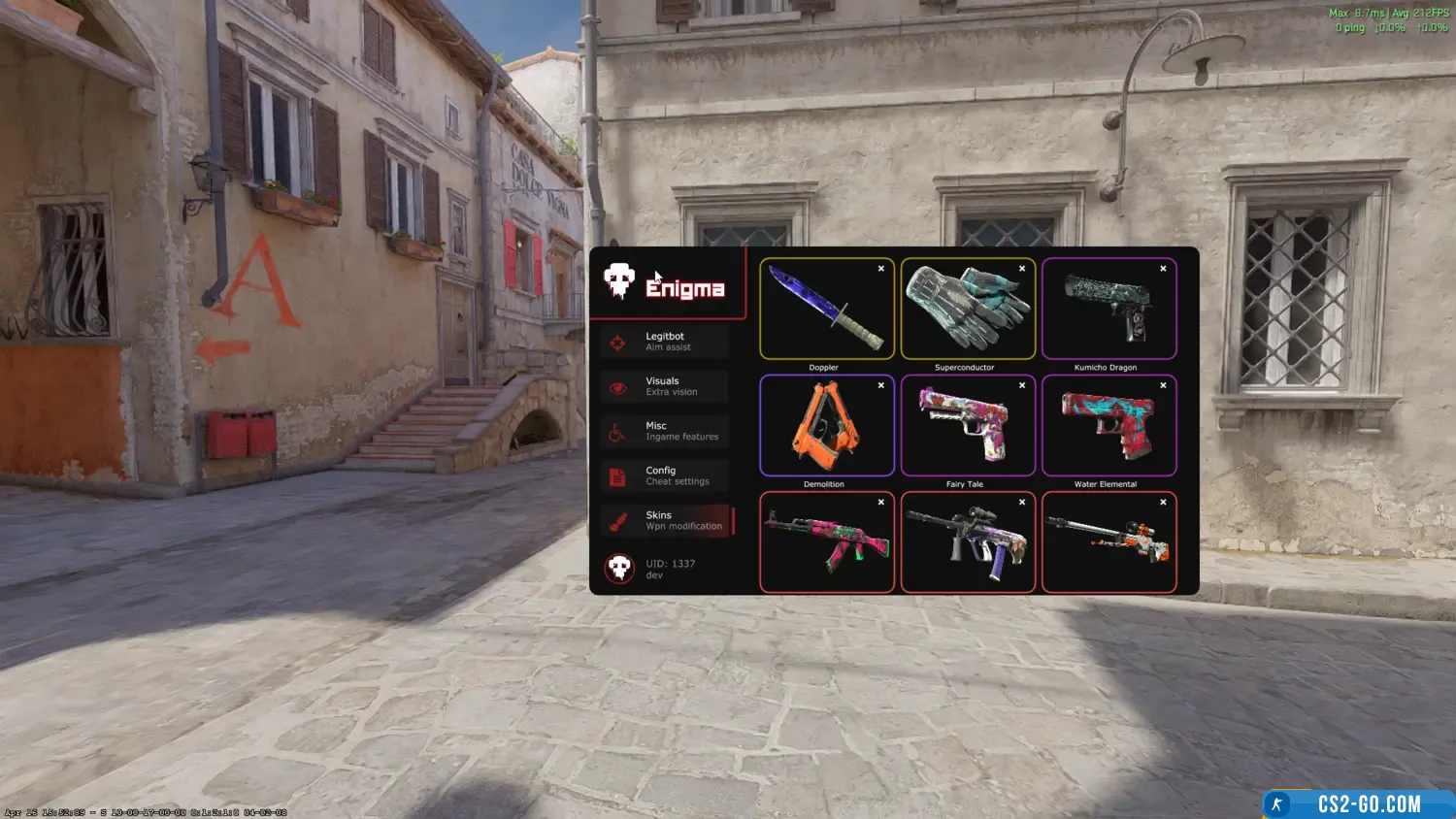
Task: Choose the Doppler knife skin card
Action: [x=826, y=309]
